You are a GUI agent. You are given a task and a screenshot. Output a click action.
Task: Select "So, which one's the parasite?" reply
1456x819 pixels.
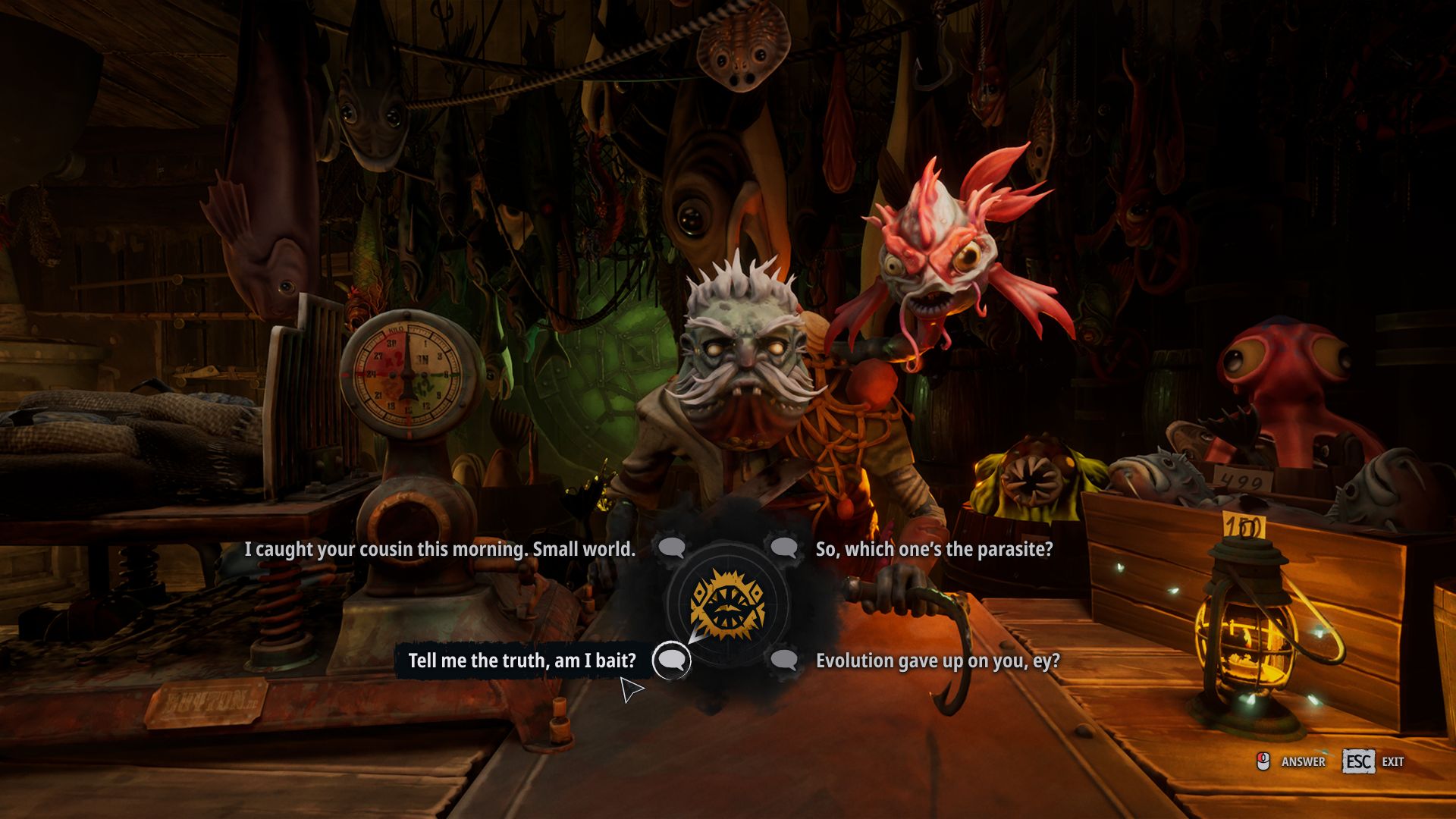934,549
